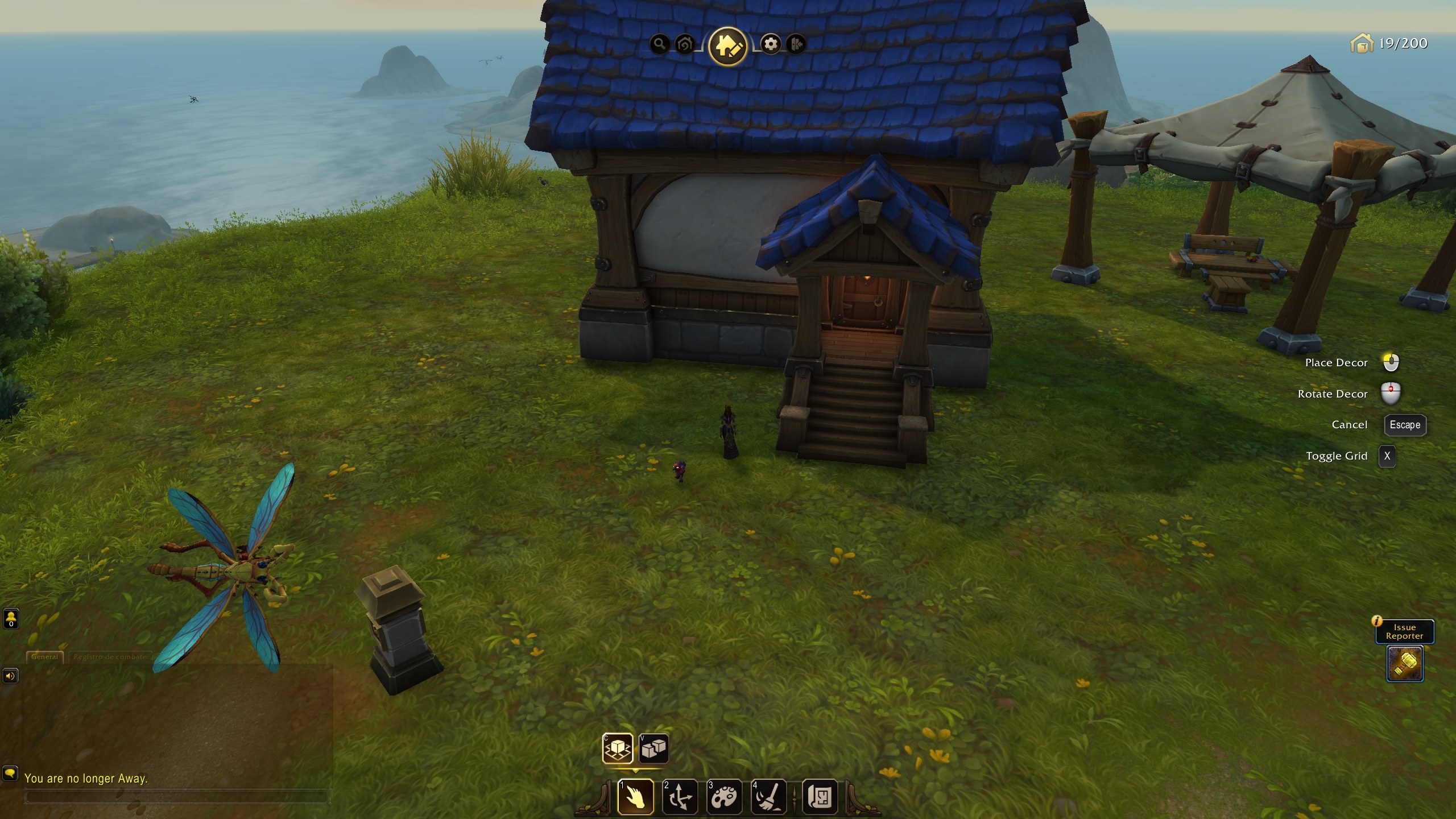Switch to the two-cubes placement mode
The height and width of the screenshot is (819, 1456).
tap(653, 748)
